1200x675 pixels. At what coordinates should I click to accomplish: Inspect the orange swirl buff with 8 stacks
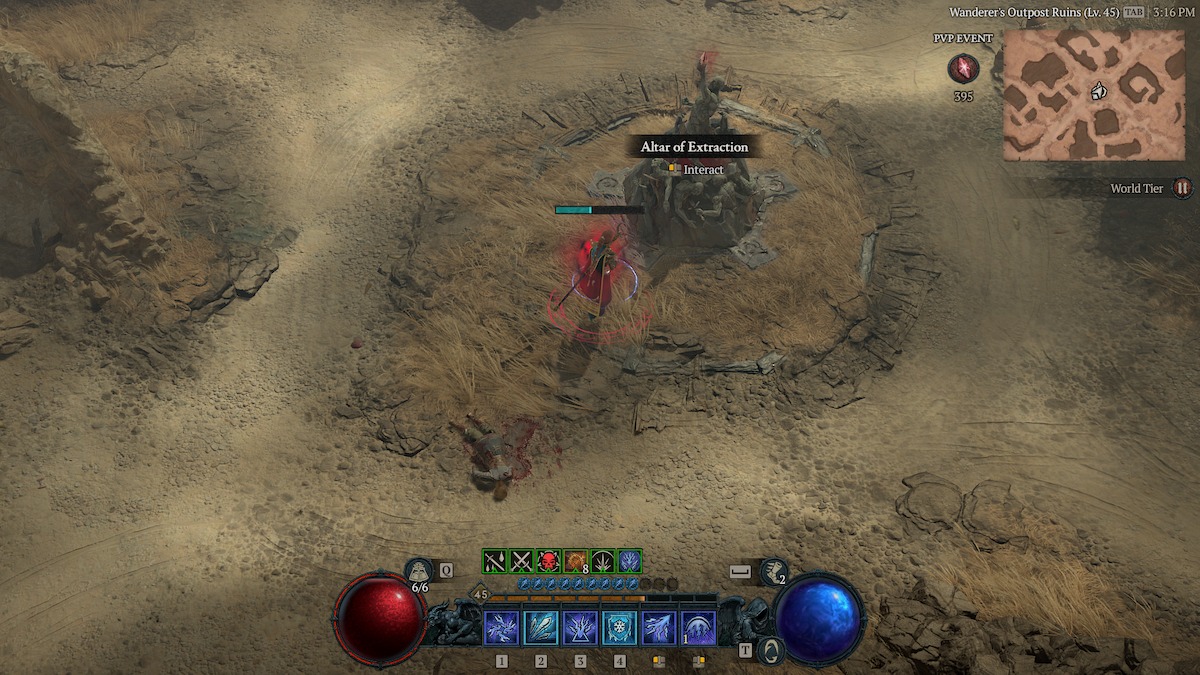575,561
